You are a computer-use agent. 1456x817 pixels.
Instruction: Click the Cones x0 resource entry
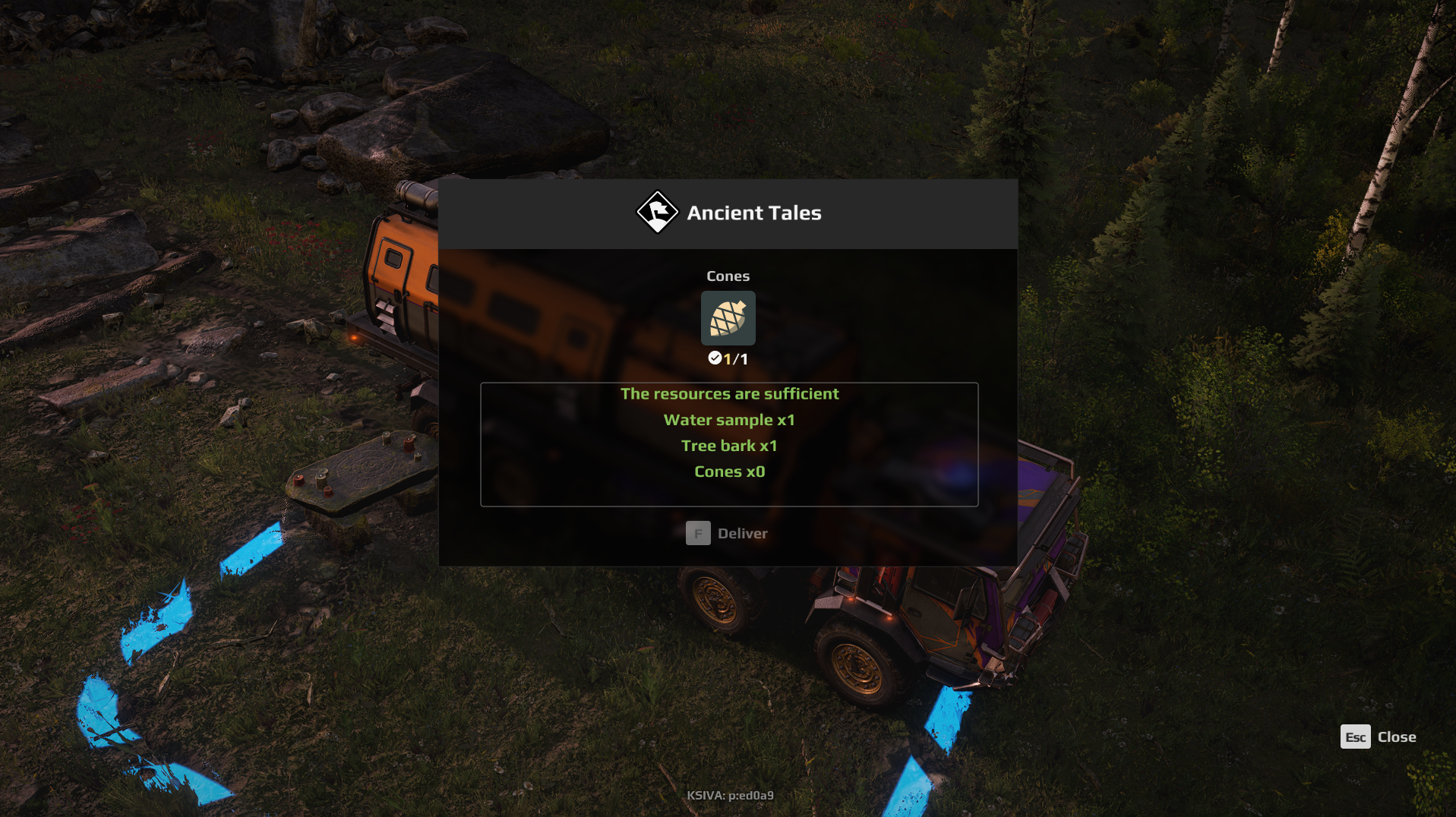coord(728,472)
